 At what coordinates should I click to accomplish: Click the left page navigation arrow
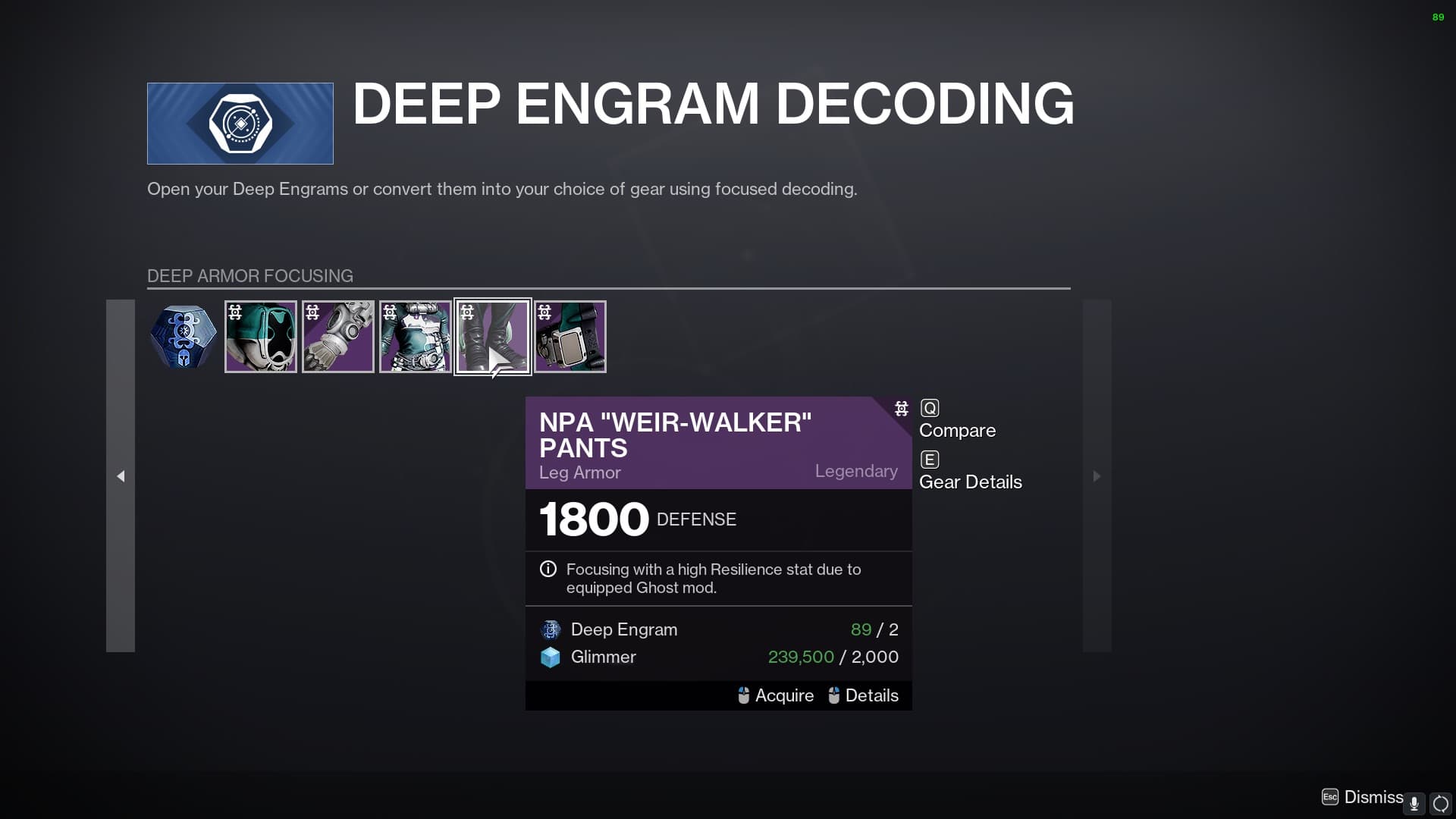click(x=121, y=476)
